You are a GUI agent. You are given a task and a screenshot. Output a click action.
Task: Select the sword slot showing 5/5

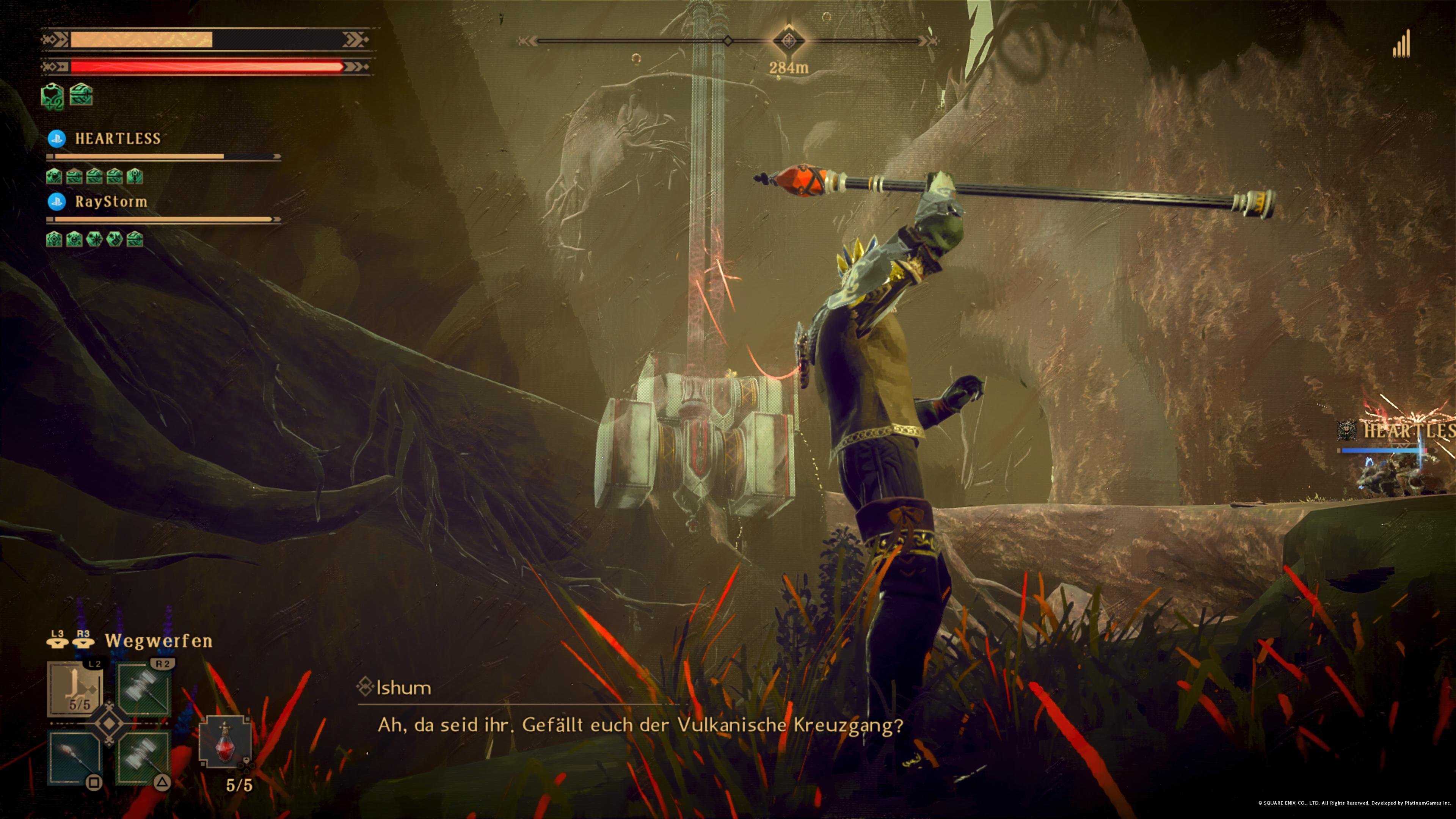click(x=75, y=690)
